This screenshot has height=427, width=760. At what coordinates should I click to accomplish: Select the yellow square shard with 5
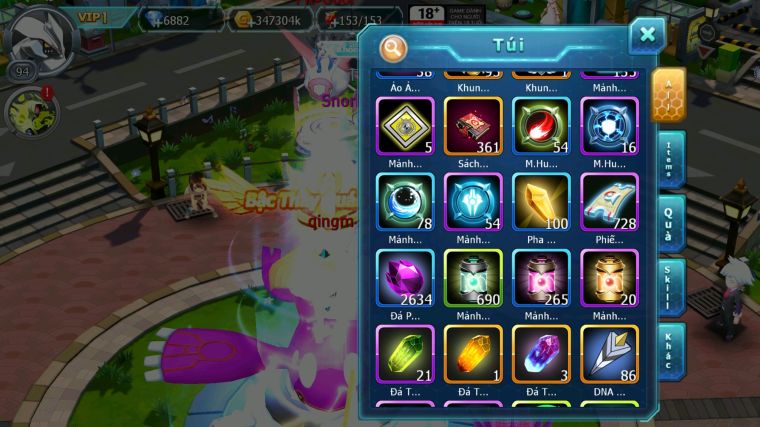(406, 126)
